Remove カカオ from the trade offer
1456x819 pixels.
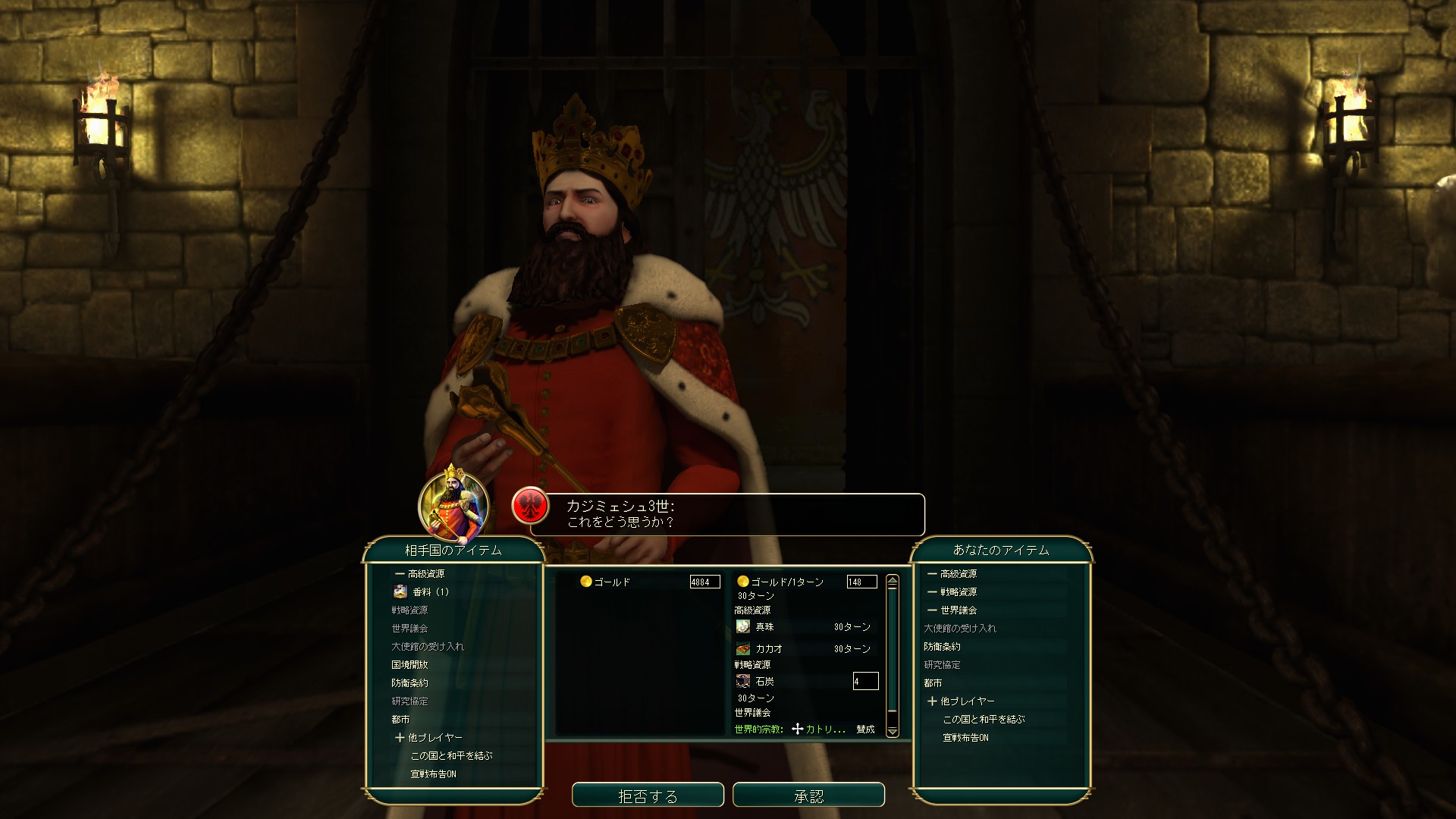coord(768,649)
